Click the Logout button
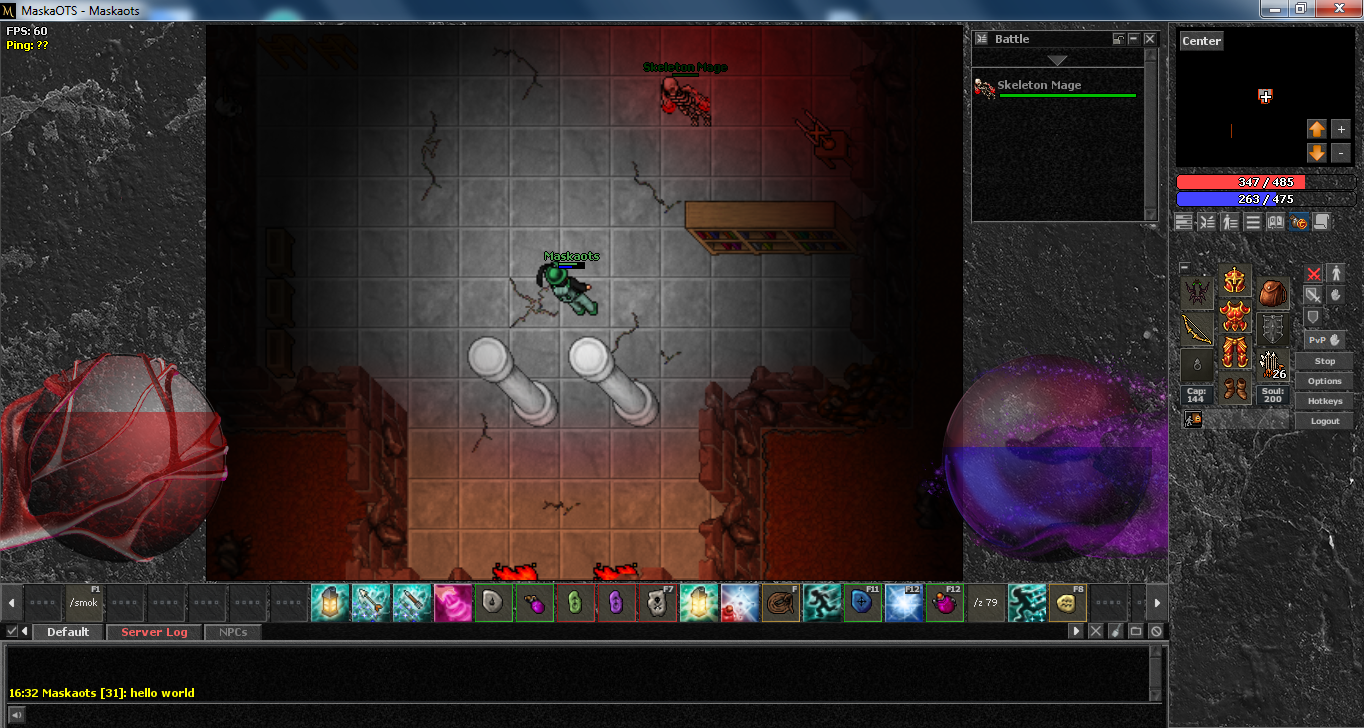The height and width of the screenshot is (728, 1364). pos(1325,421)
